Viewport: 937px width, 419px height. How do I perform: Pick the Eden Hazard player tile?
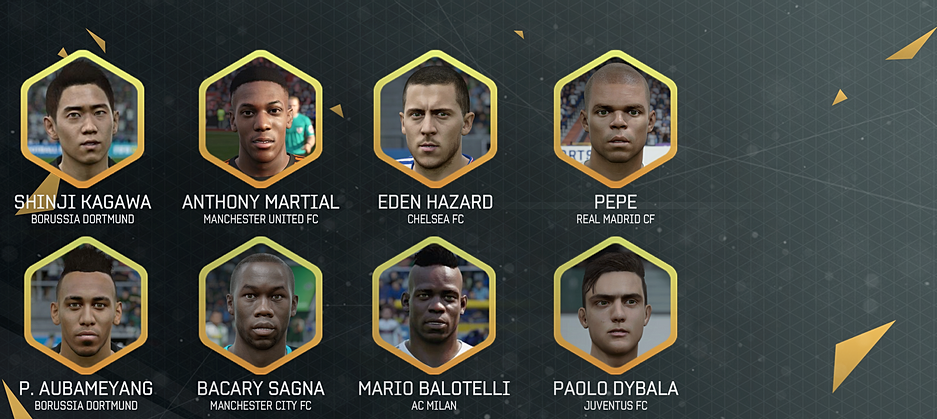pos(435,117)
